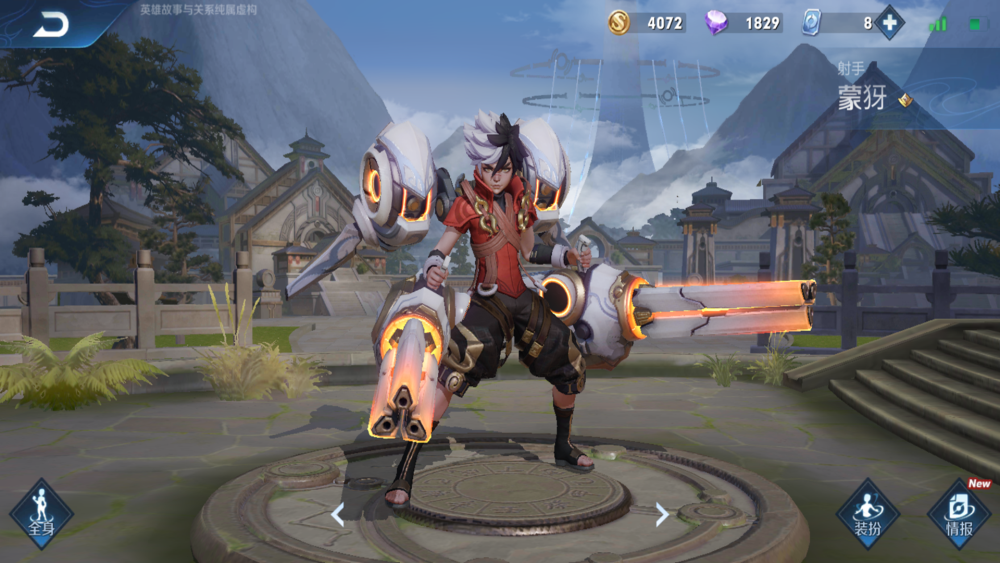Click the gold badge beside 蒙犽's name

(x=905, y=100)
